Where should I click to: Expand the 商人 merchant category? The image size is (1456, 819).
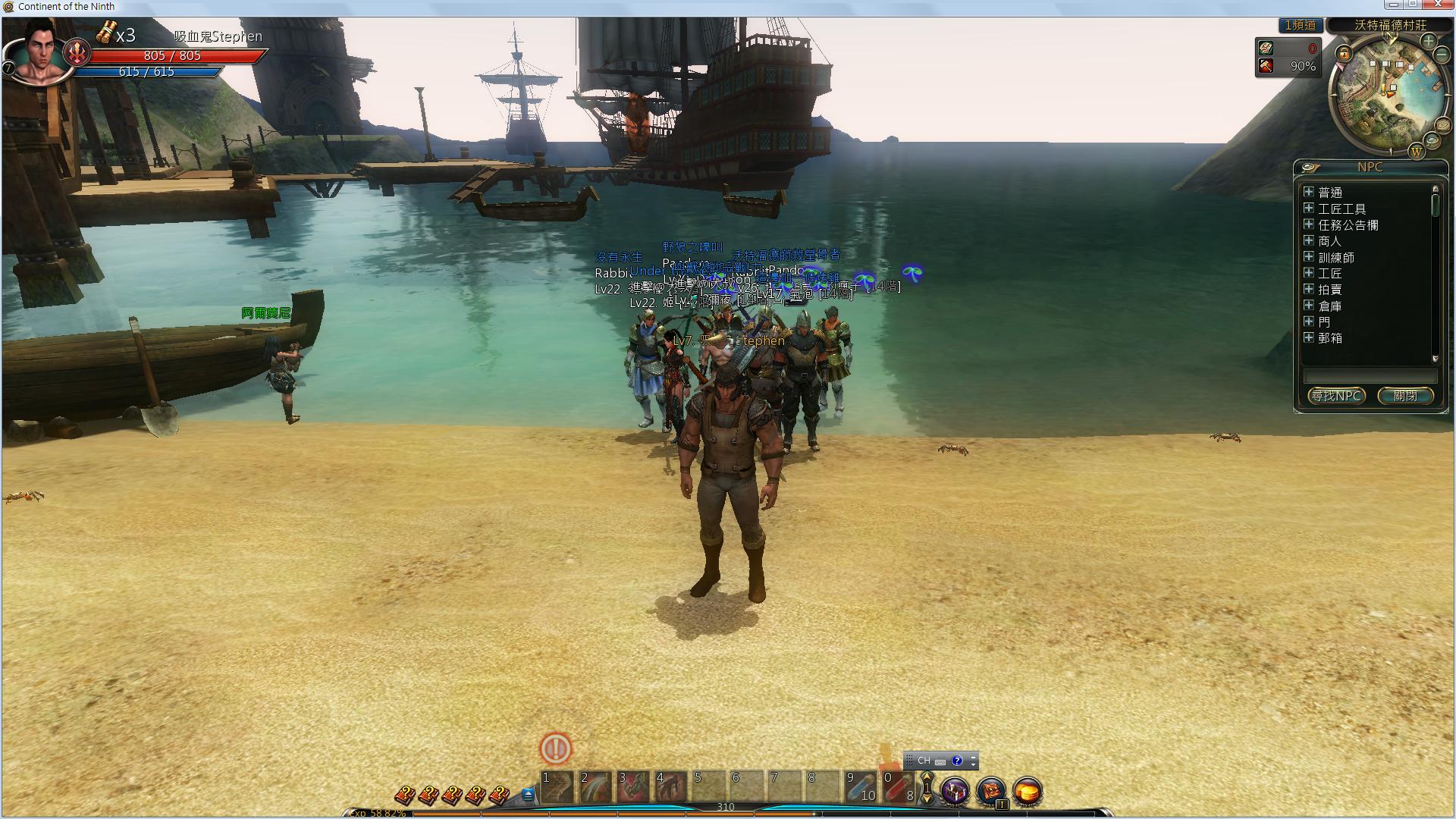tap(1309, 240)
